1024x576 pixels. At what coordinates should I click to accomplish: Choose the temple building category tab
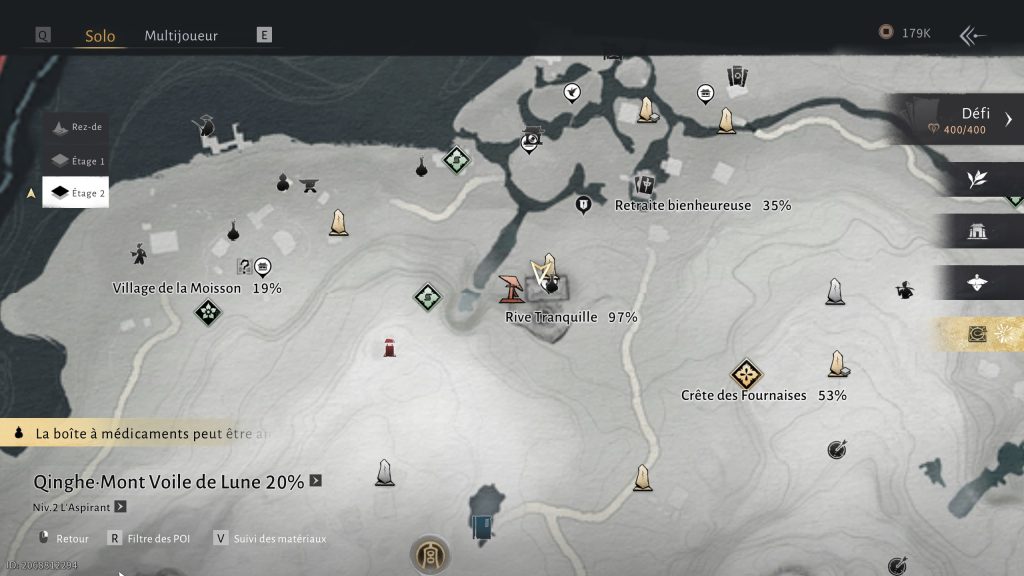977,232
